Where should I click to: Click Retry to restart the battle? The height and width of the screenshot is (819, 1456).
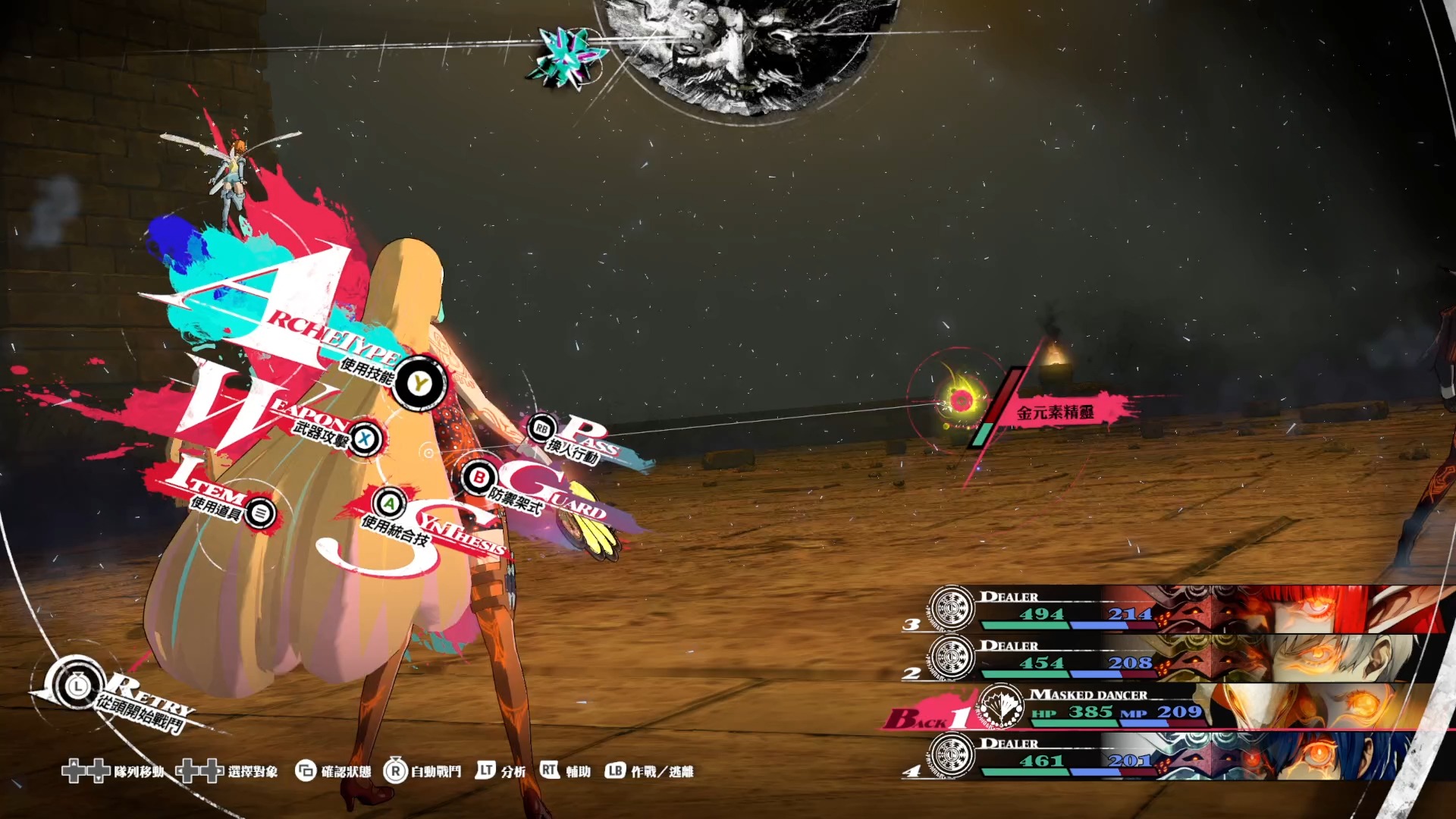[77, 687]
